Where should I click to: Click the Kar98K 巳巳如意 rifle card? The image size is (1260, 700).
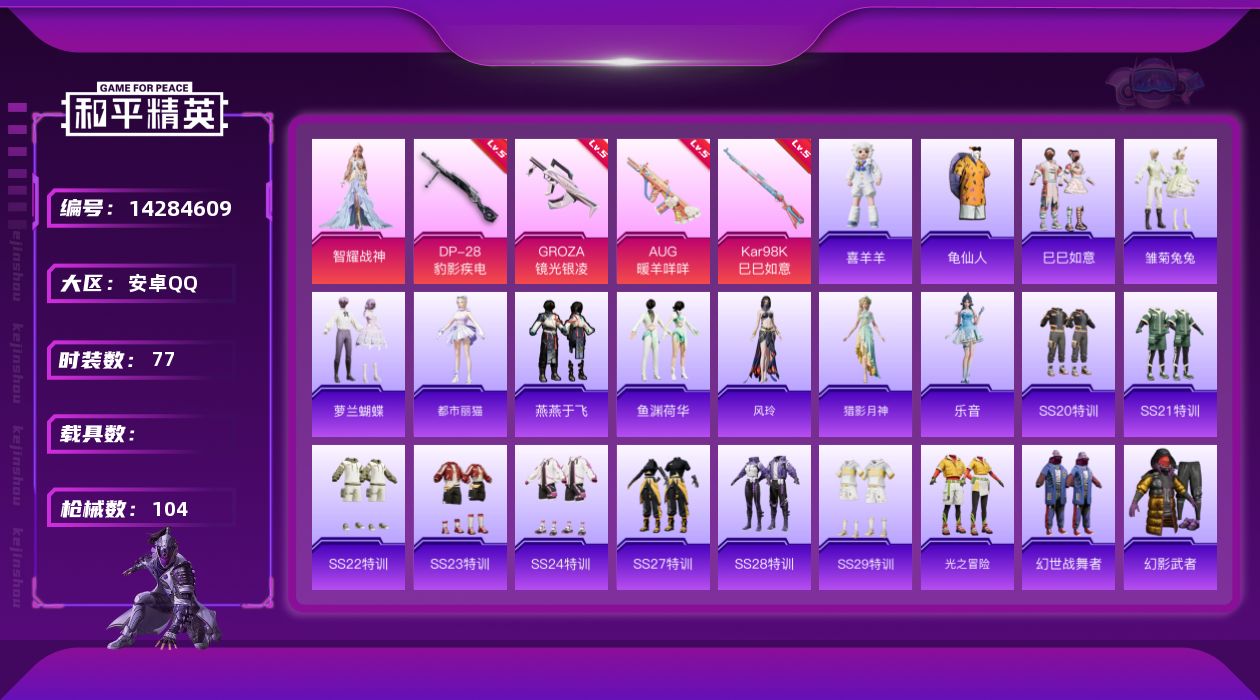coord(764,211)
